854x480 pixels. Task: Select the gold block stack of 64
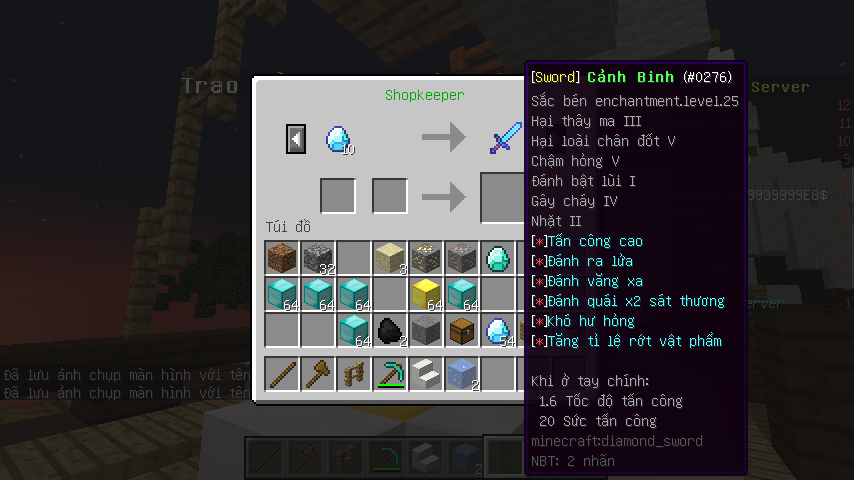tap(426, 294)
